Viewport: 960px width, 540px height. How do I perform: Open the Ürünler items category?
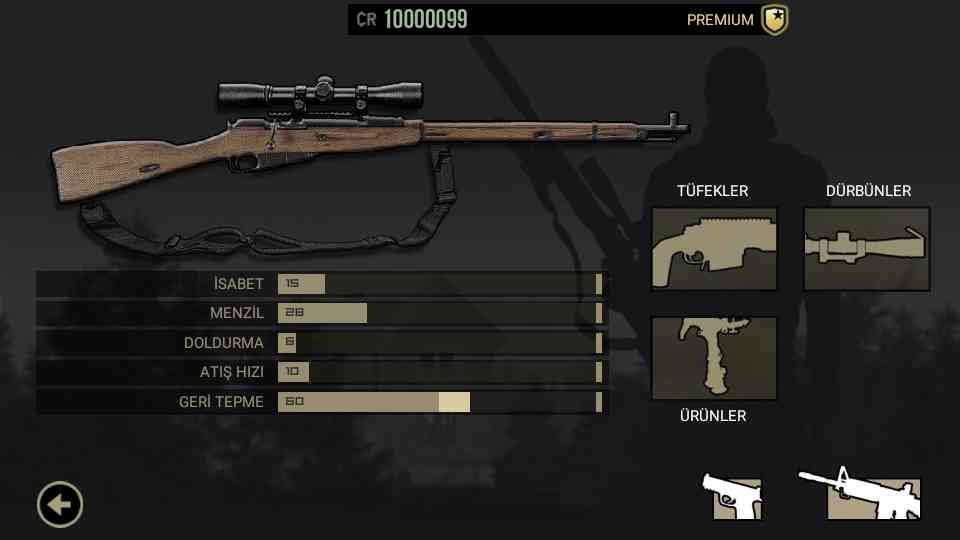pyautogui.click(x=714, y=358)
